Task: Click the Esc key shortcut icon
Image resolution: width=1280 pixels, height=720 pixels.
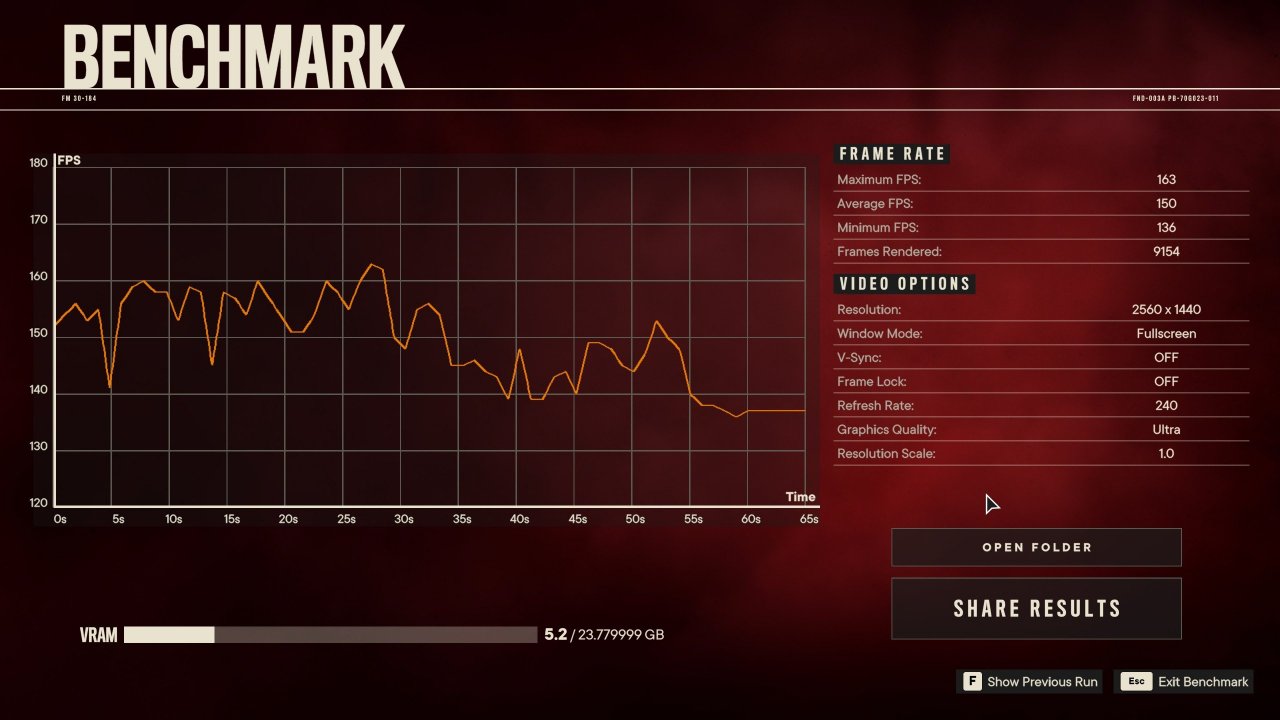Action: click(x=1136, y=681)
